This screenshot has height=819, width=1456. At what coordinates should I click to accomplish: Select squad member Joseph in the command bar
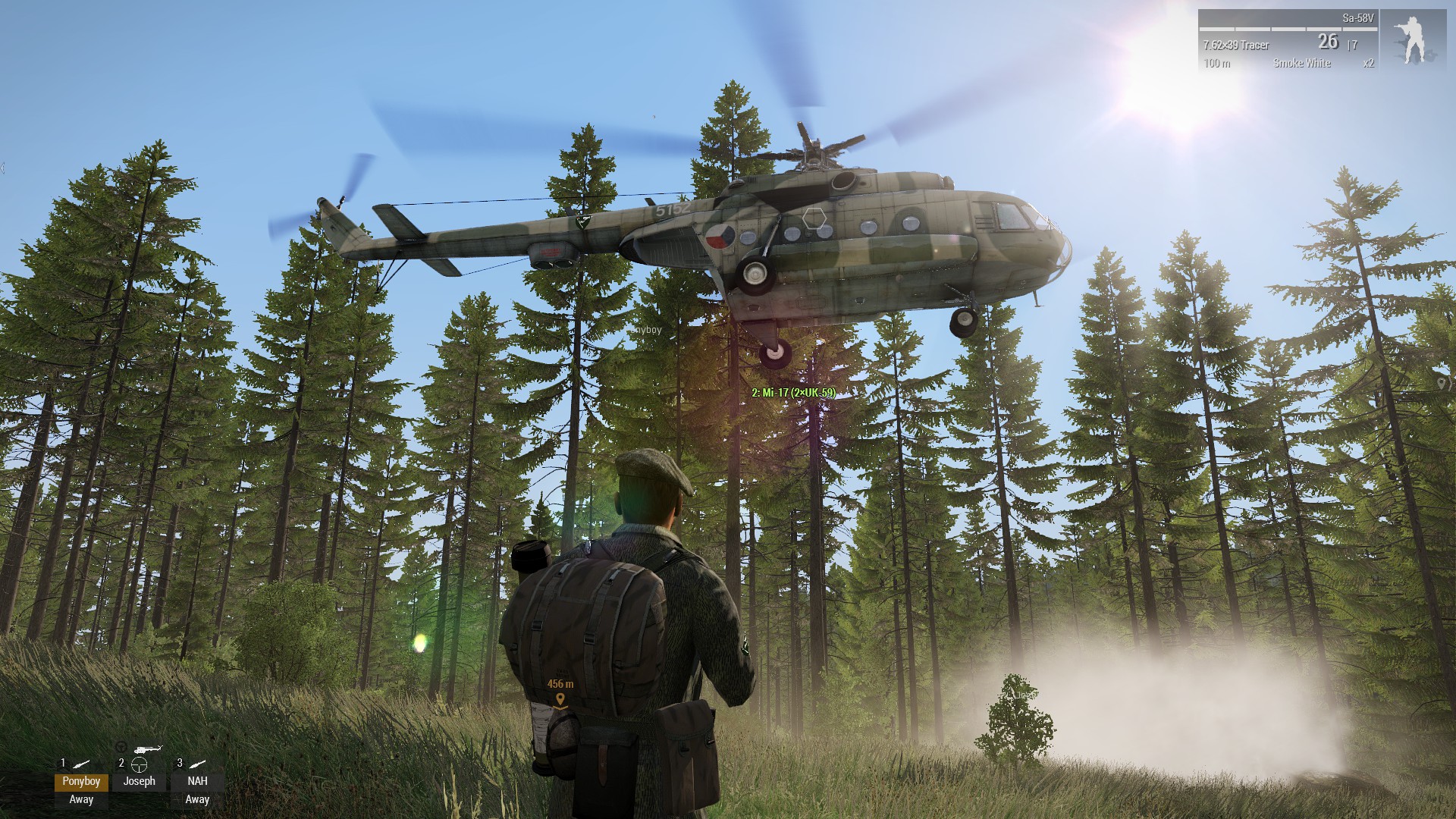tap(139, 781)
